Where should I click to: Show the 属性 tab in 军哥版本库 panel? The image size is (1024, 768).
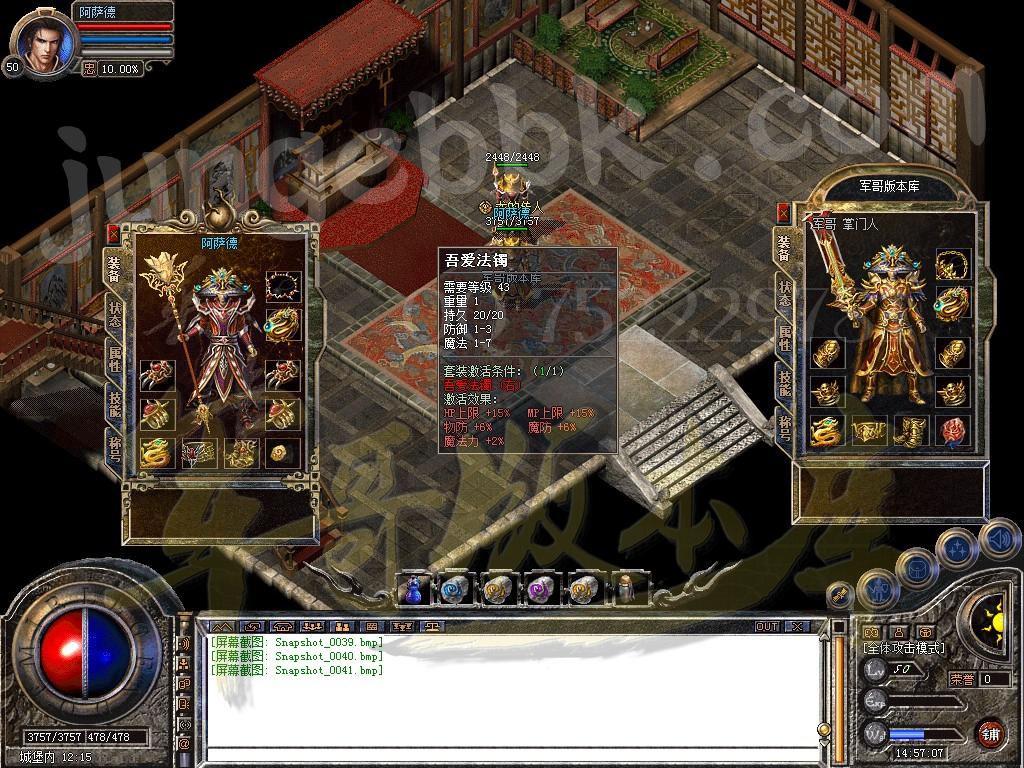pyautogui.click(x=784, y=337)
